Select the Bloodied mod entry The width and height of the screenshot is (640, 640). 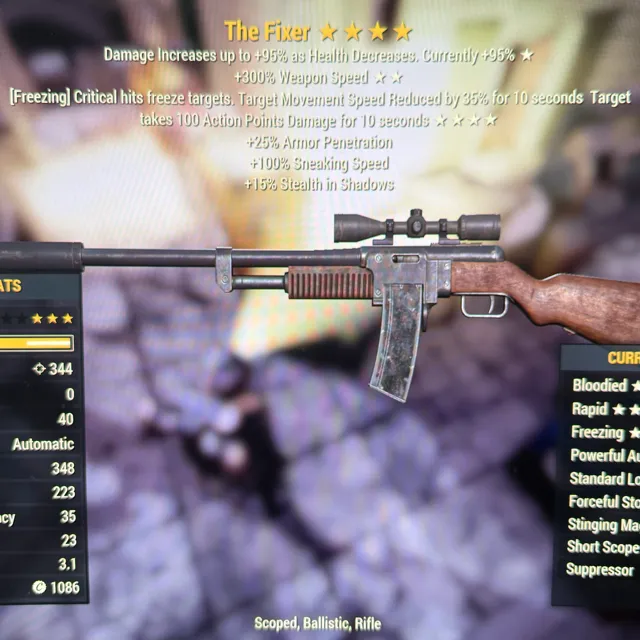click(x=601, y=385)
